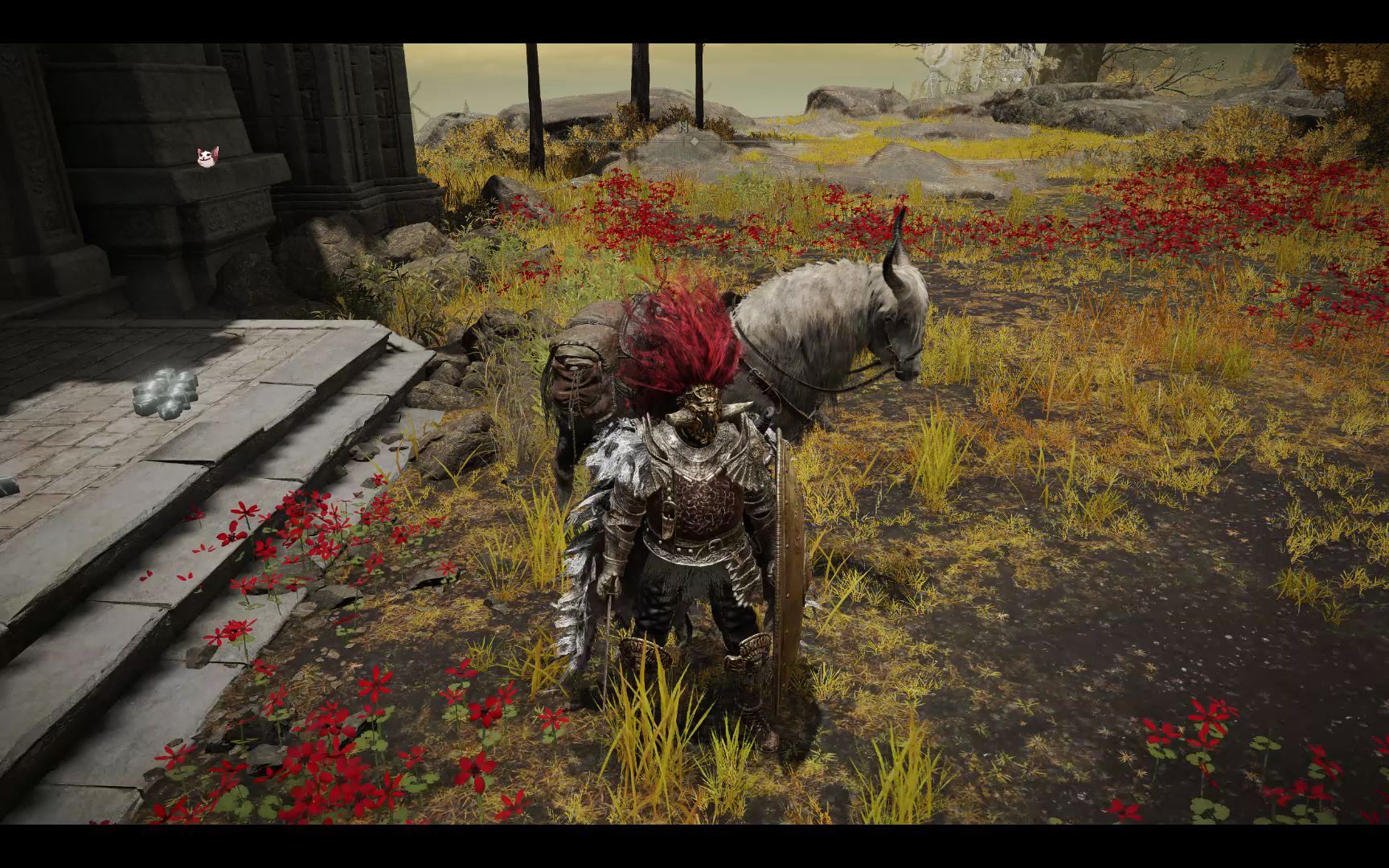Click the cat face overlay icon
This screenshot has height=868, width=1389.
tap(207, 157)
